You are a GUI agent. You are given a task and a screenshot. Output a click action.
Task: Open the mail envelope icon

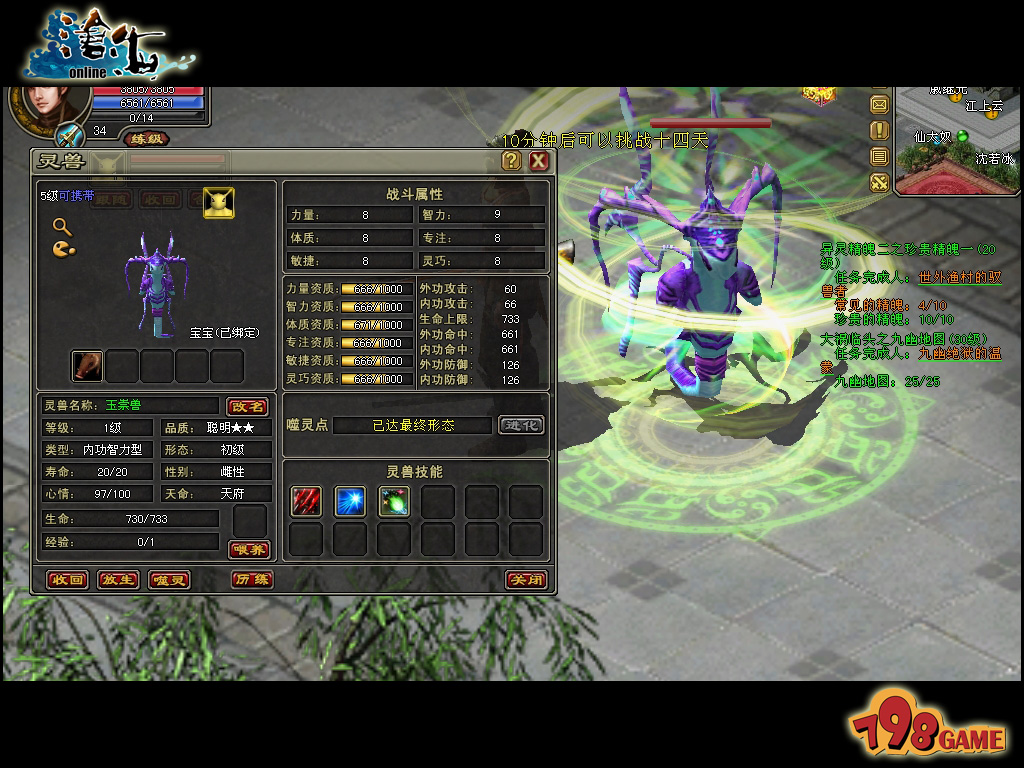coord(879,104)
